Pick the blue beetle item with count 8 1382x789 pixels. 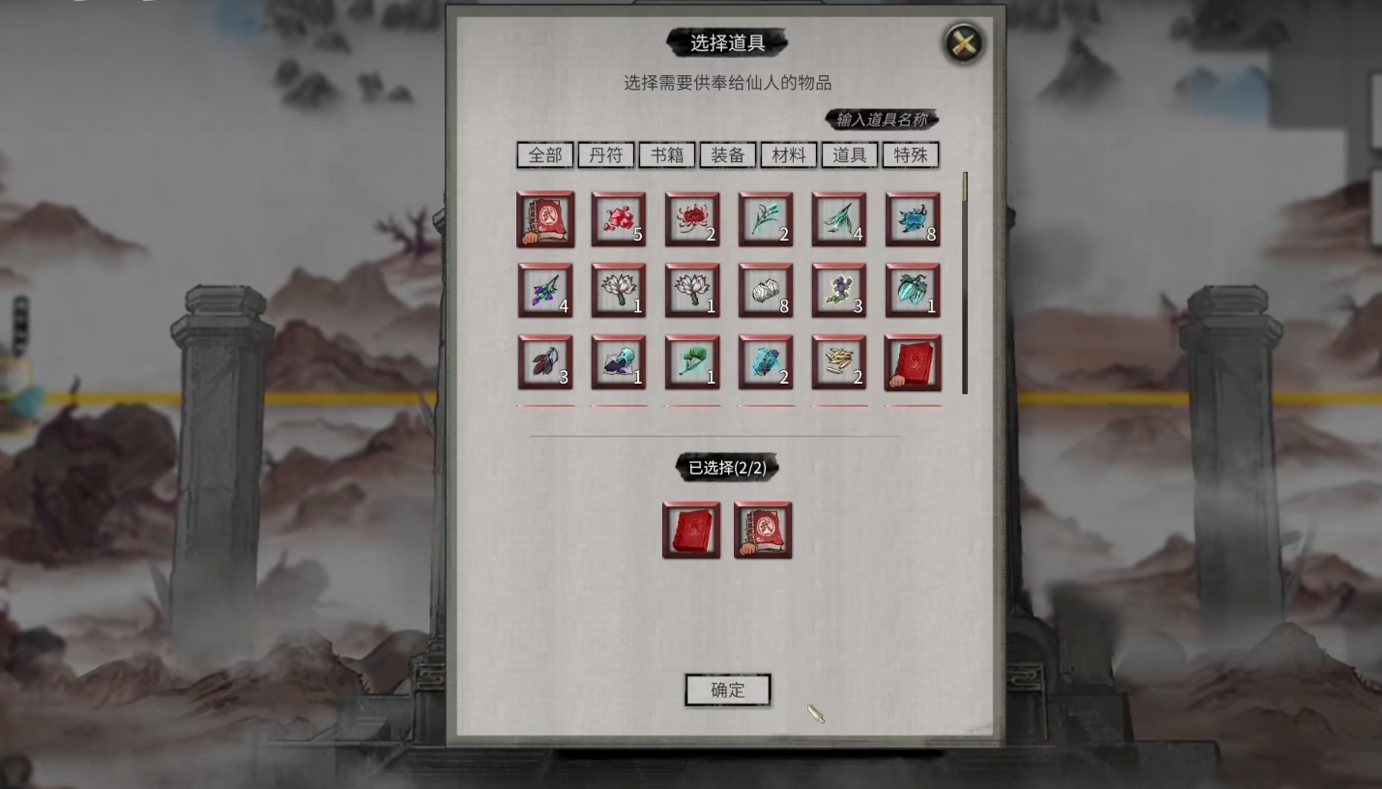tap(912, 219)
